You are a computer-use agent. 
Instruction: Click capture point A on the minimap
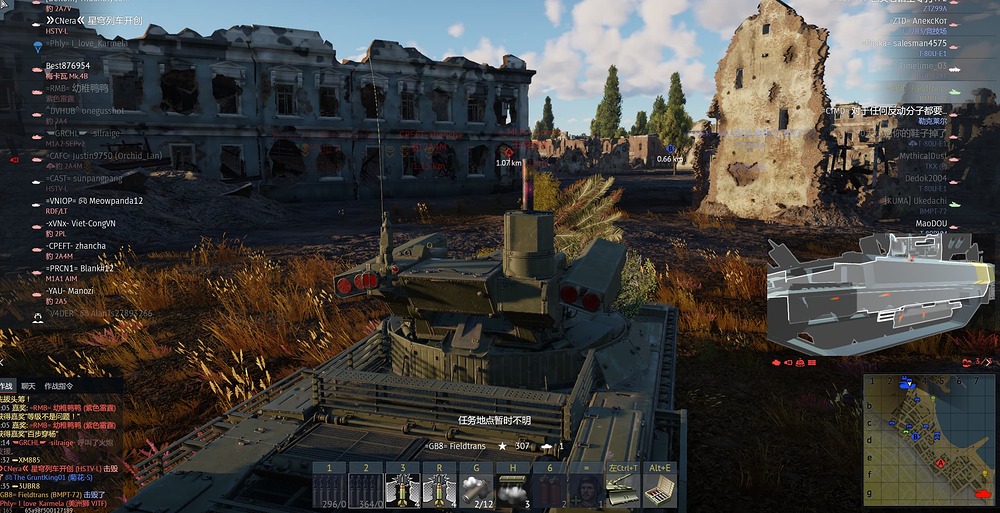pyautogui.click(x=942, y=463)
